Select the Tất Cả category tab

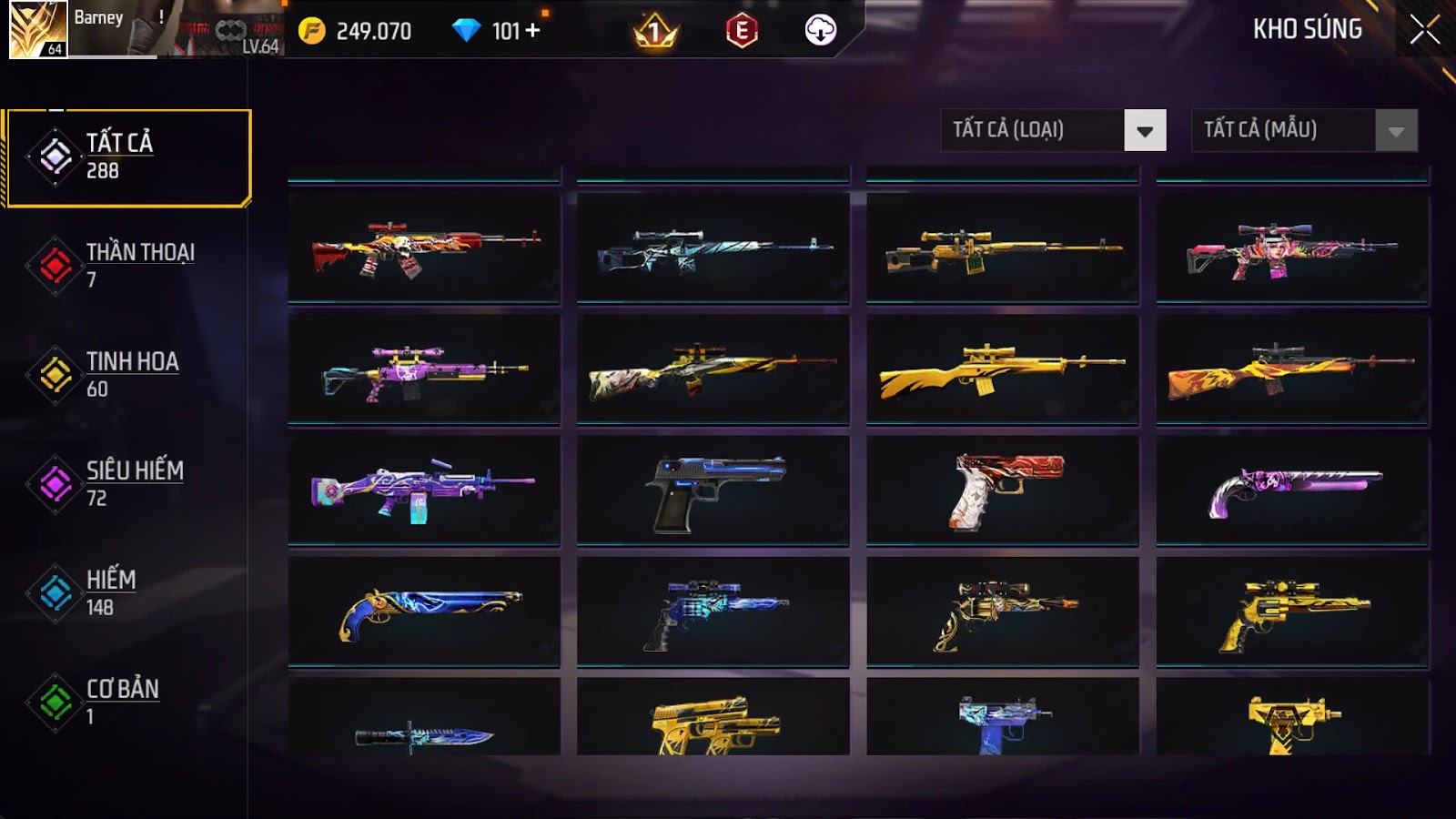pyautogui.click(x=128, y=157)
